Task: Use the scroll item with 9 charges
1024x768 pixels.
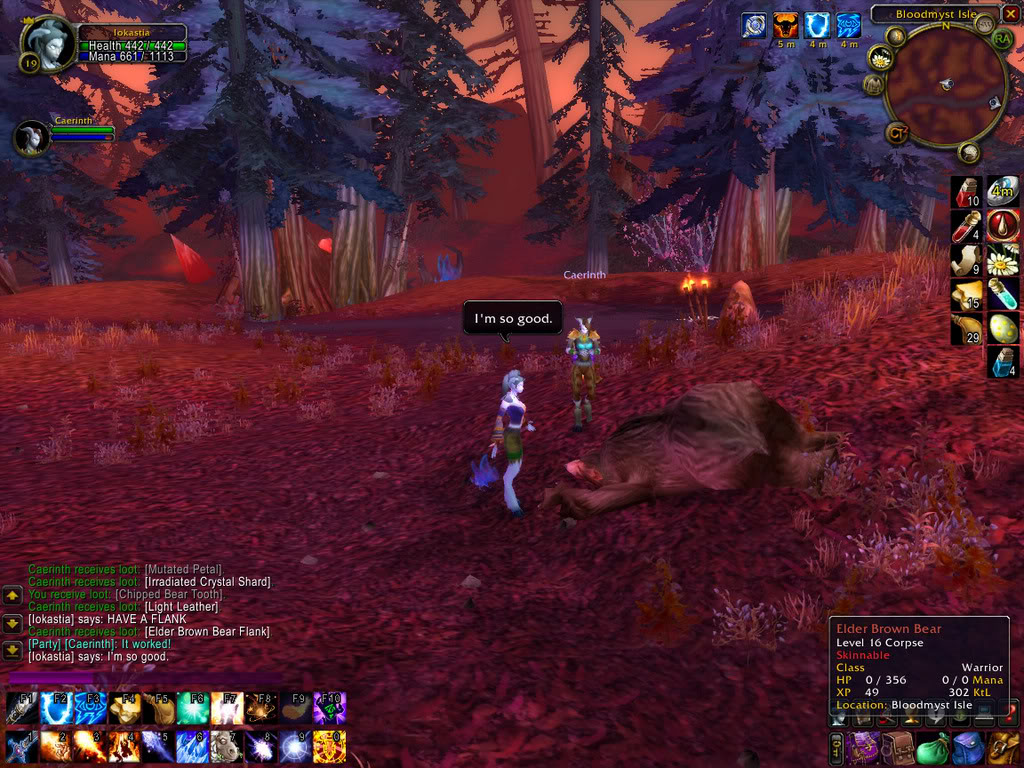Action: [x=965, y=260]
